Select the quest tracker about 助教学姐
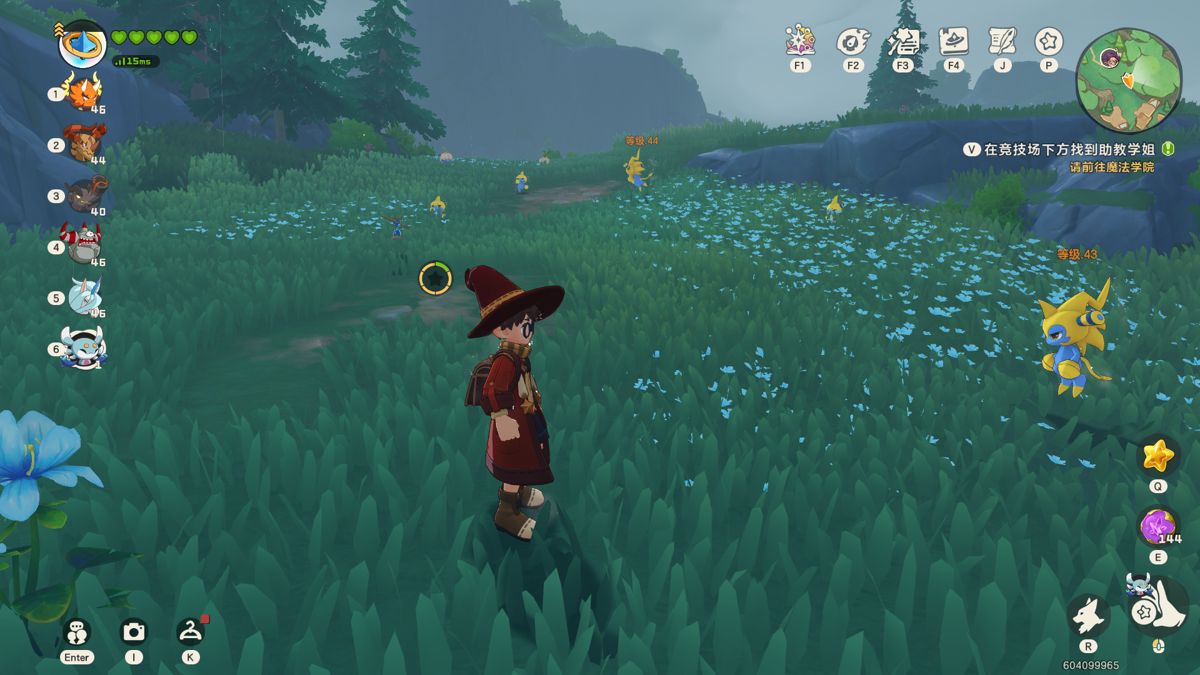This screenshot has height=675, width=1200. click(1066, 149)
